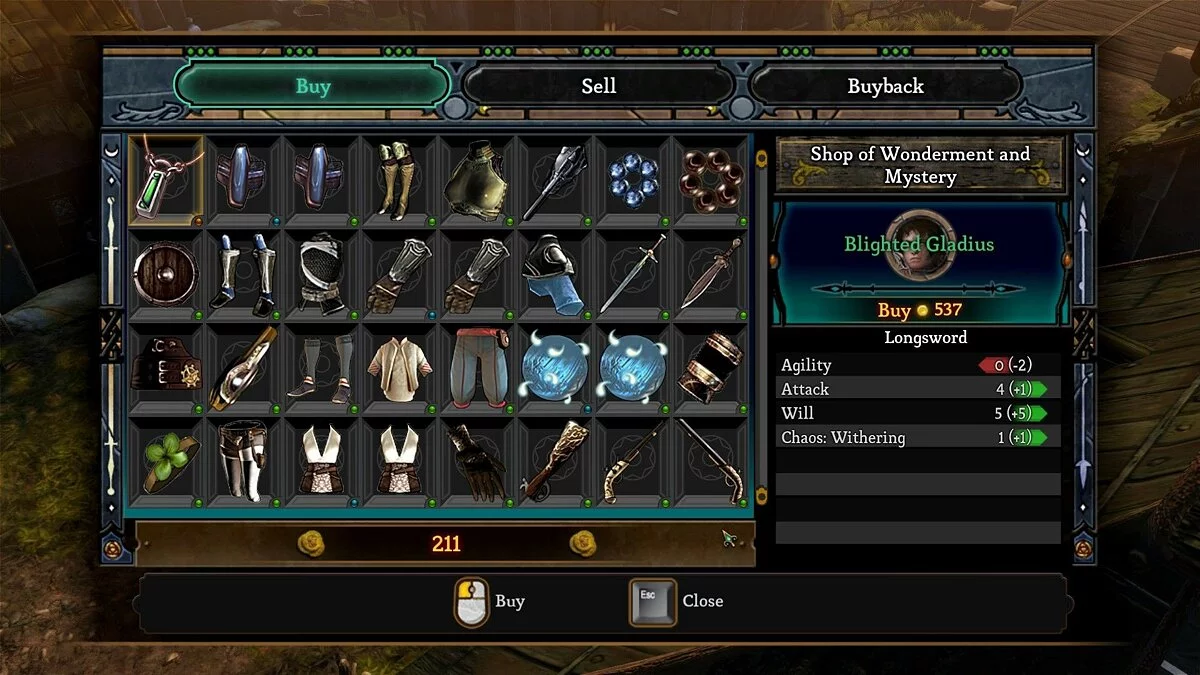Choose the blue gem bracelet
Viewport: 1200px width, 675px height.
pos(634,180)
